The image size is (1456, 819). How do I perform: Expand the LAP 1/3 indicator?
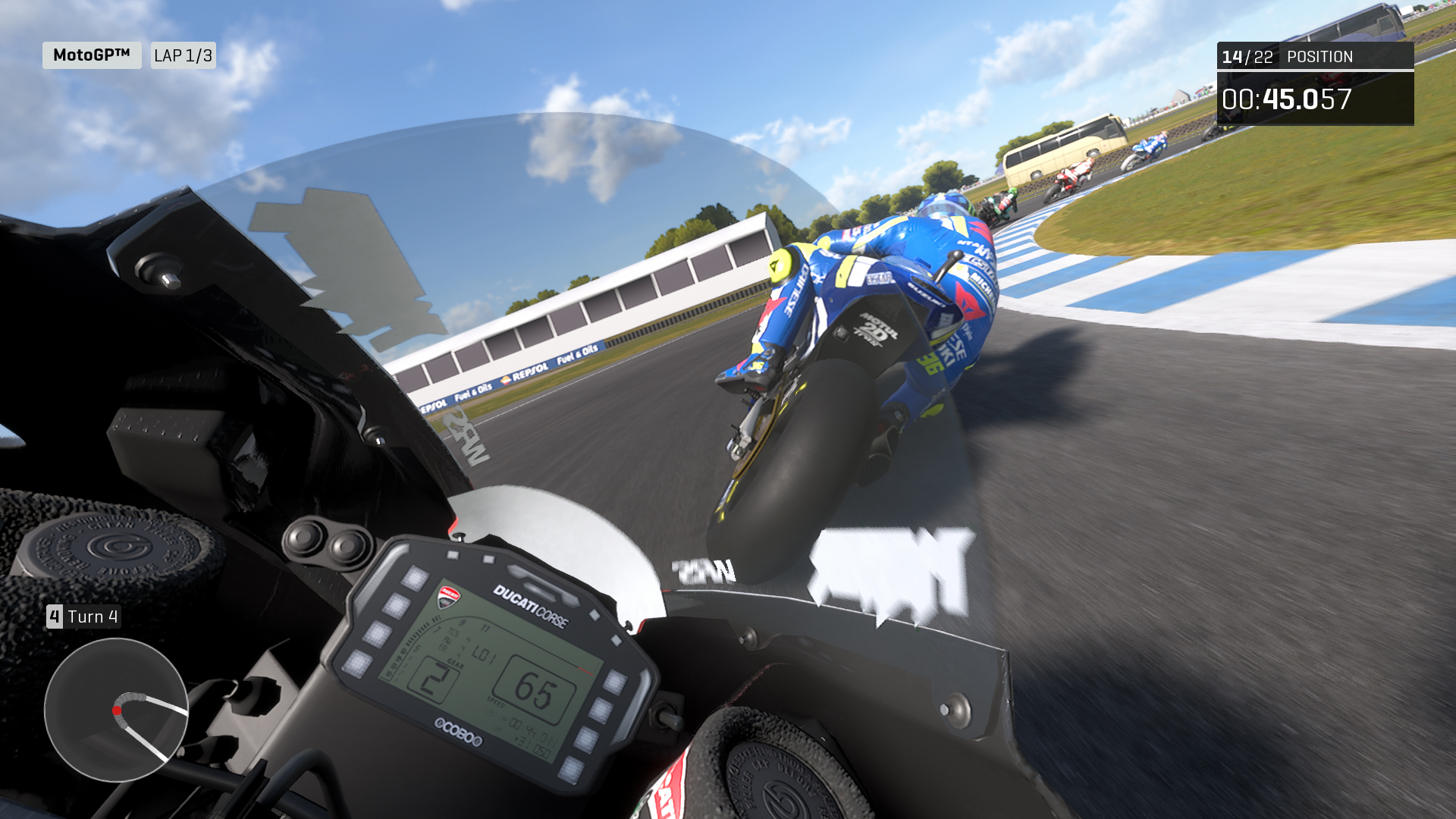tap(184, 55)
